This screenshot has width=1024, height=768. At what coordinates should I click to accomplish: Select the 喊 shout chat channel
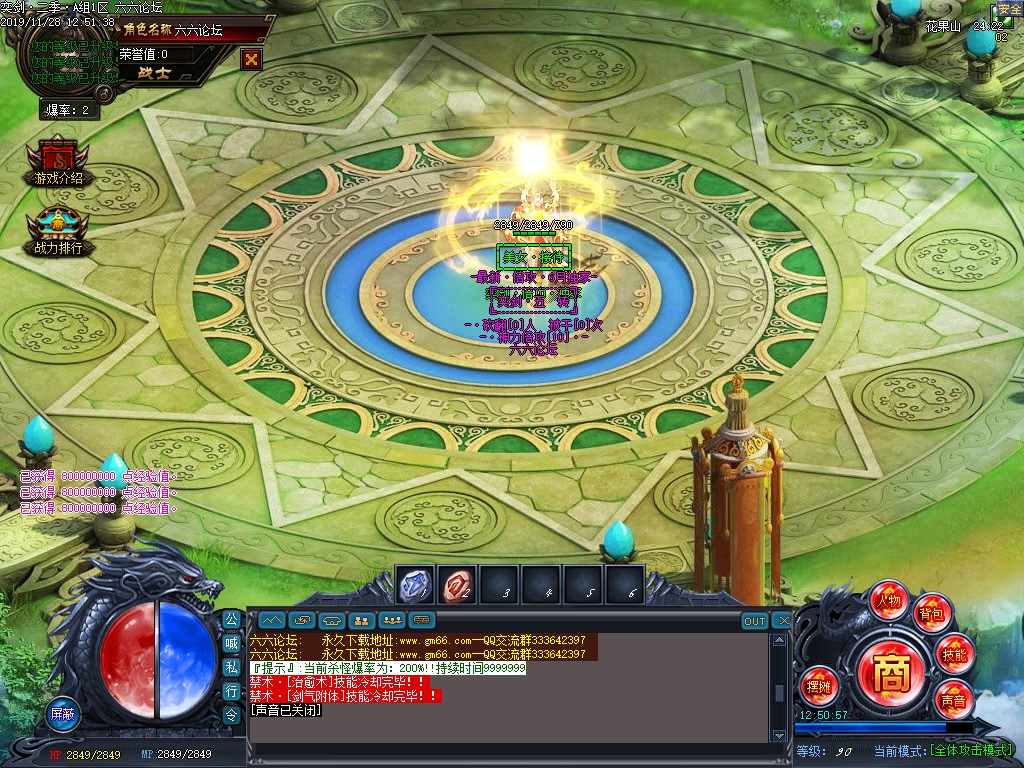click(231, 643)
